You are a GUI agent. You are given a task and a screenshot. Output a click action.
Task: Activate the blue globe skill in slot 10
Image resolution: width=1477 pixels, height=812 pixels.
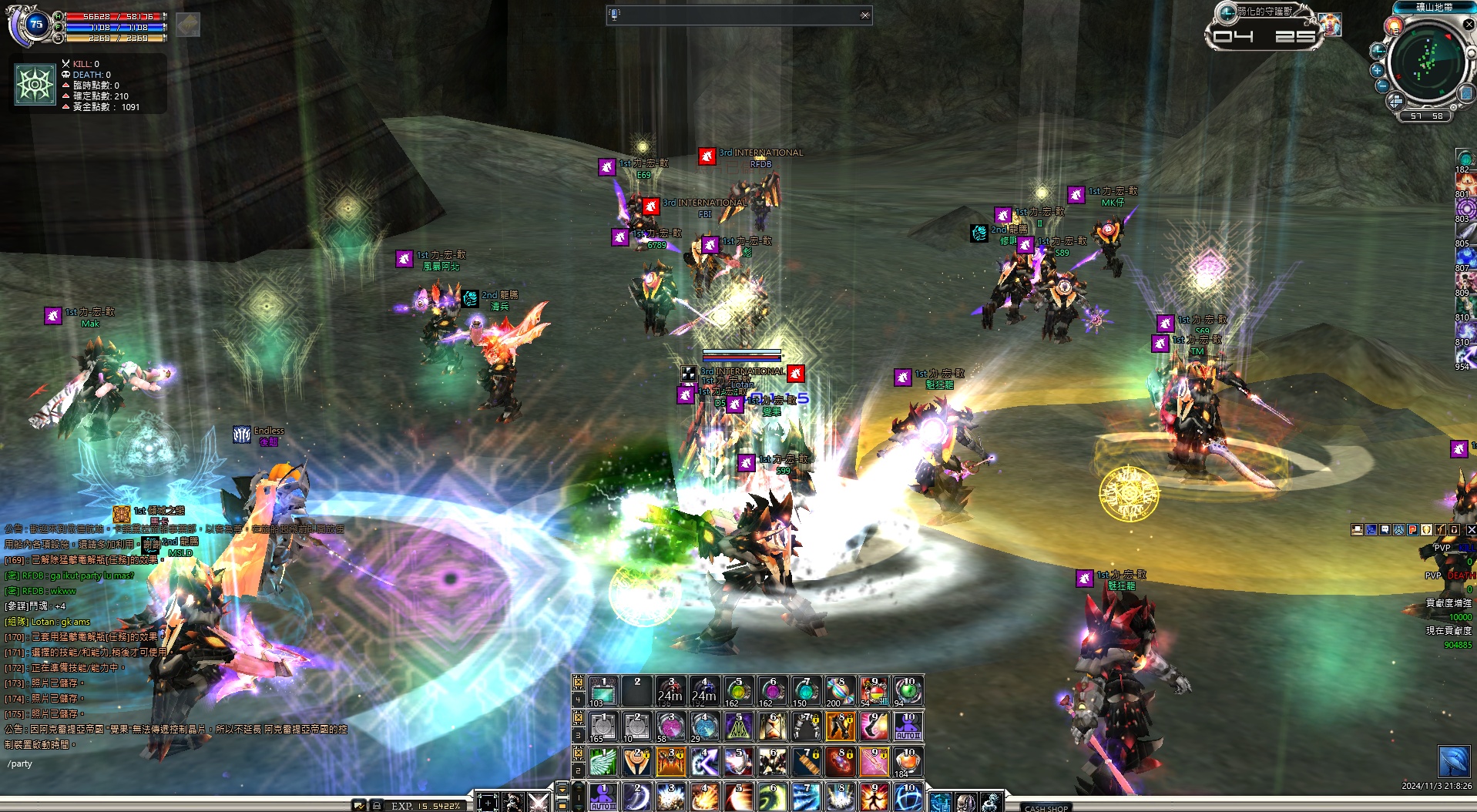point(908,797)
